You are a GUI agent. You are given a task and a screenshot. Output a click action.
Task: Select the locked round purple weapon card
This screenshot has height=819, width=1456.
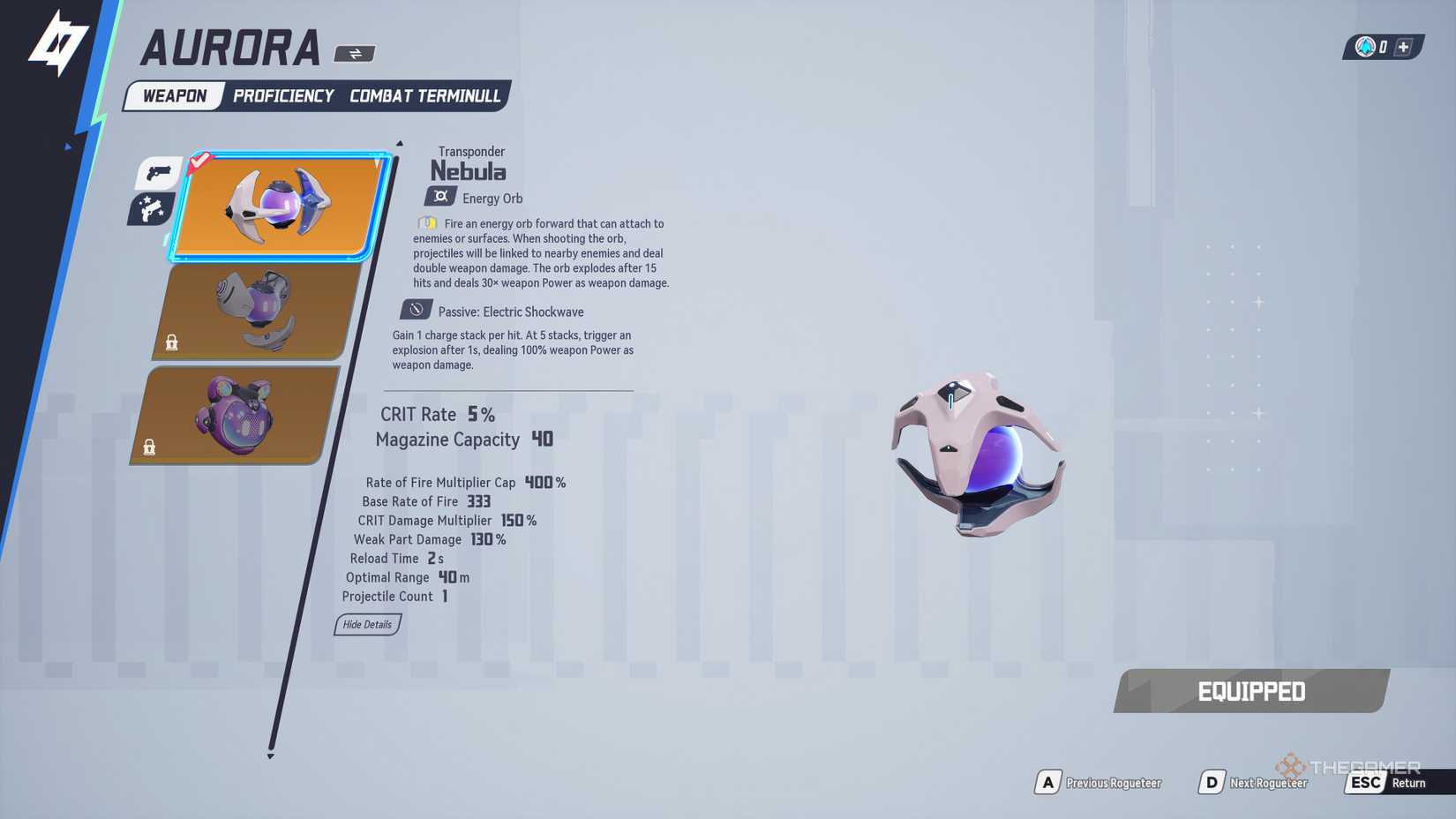tap(236, 415)
